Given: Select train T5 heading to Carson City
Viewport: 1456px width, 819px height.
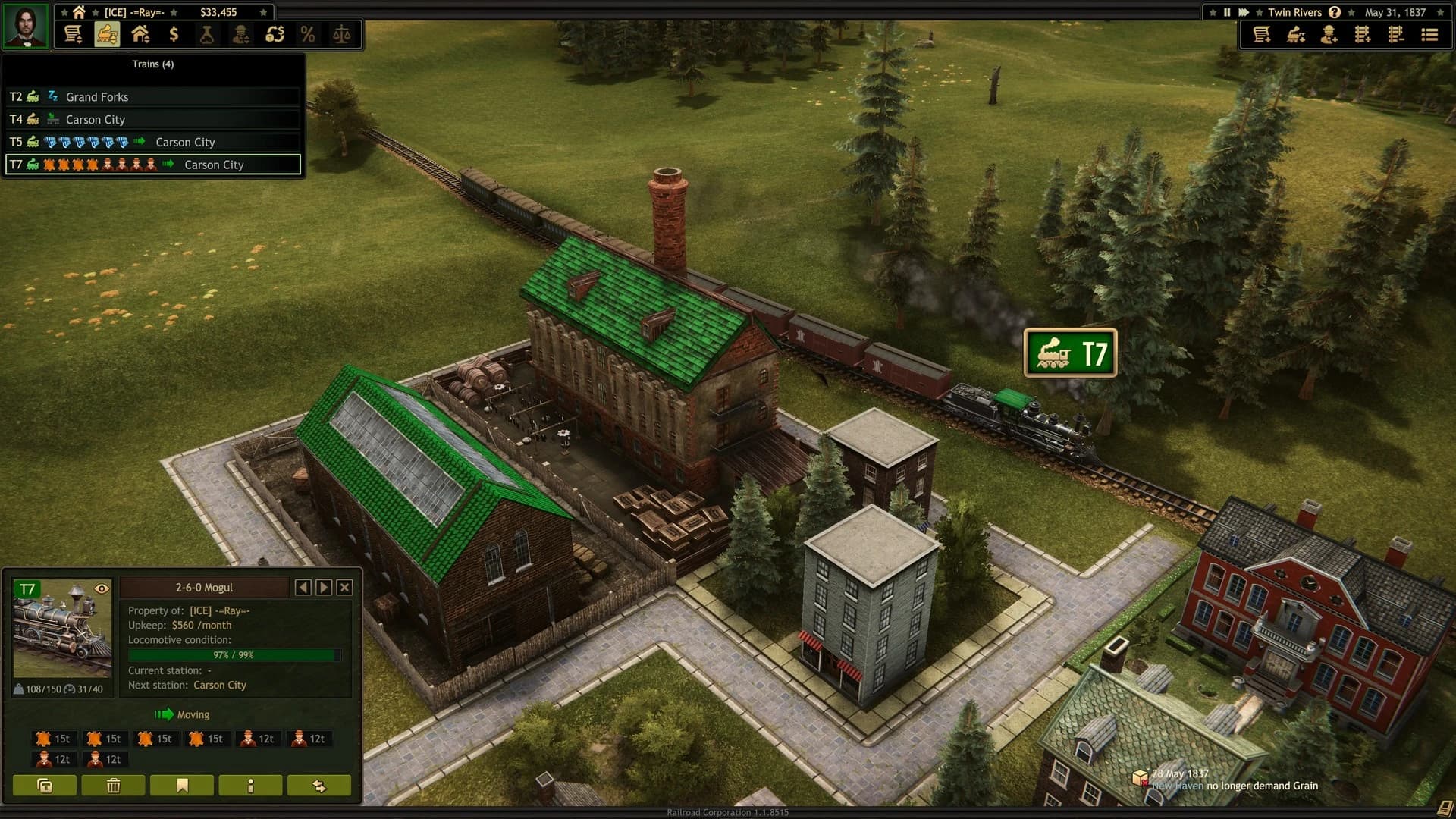Looking at the screenshot, I should [x=152, y=142].
